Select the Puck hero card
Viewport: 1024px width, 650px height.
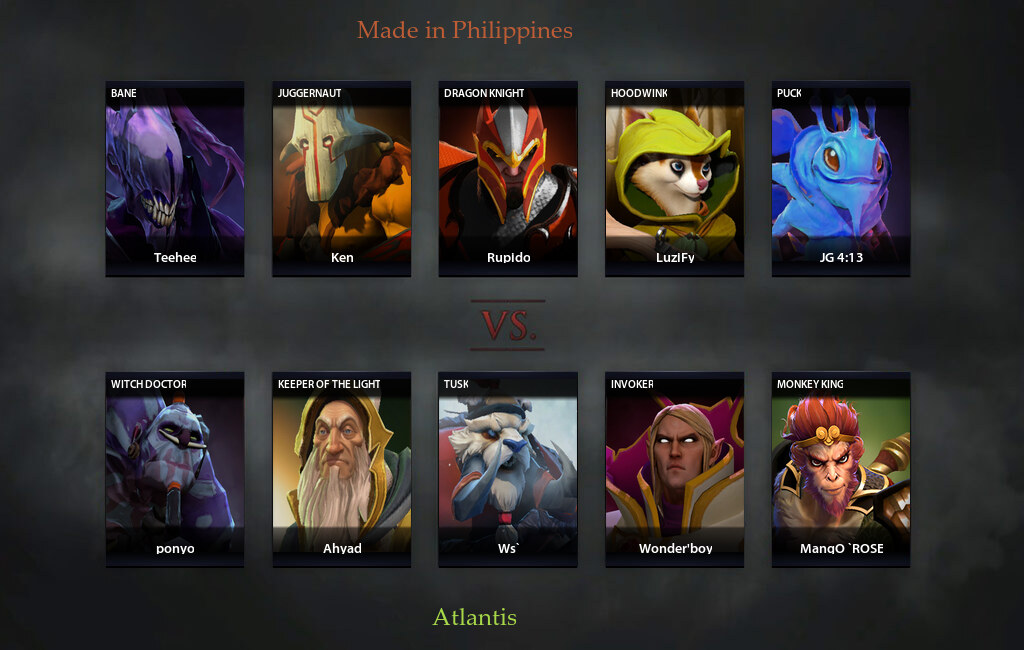tap(841, 178)
